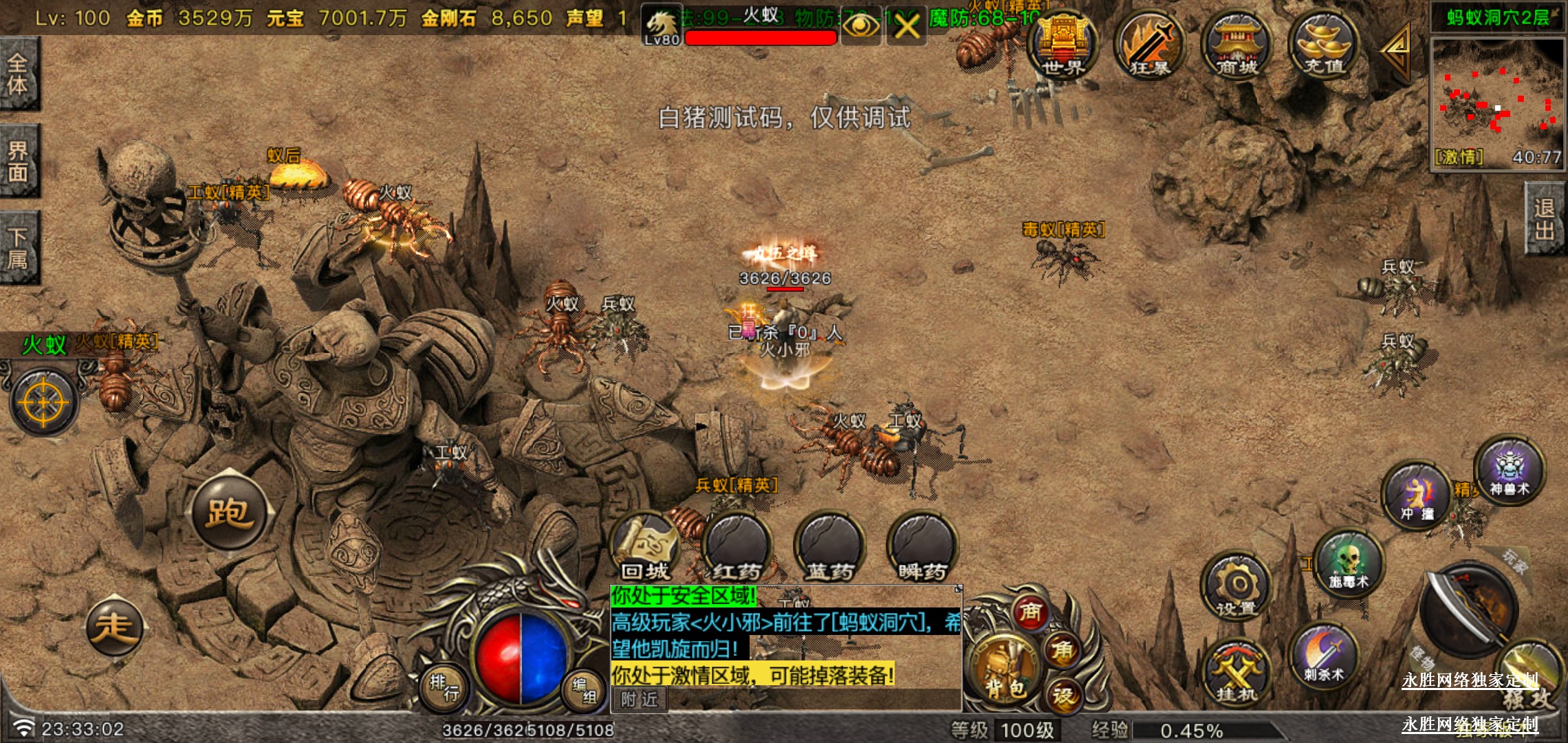Select the 全体 side tab
The image size is (1568, 743).
coord(19,74)
